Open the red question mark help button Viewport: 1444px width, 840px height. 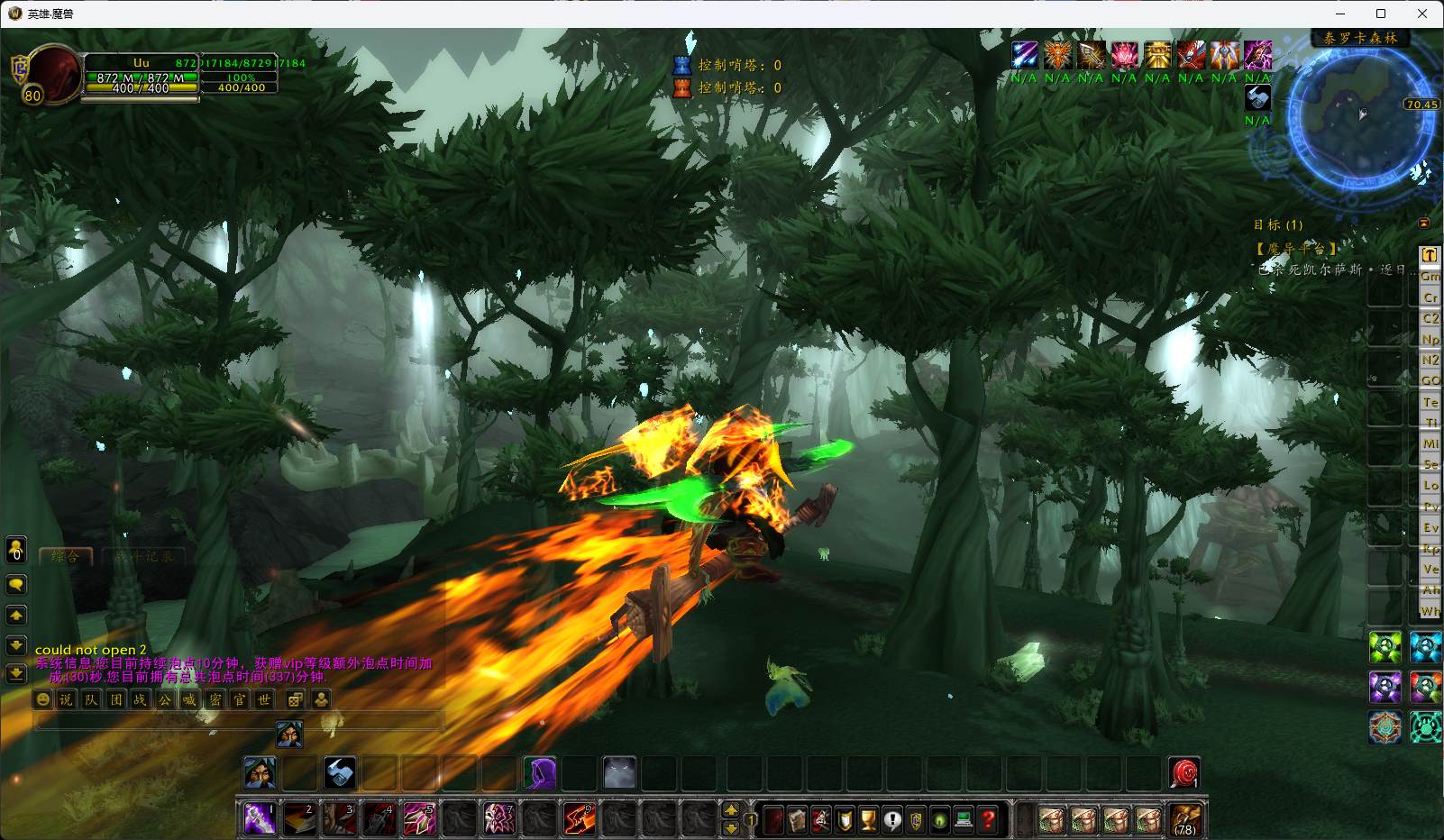point(989,819)
